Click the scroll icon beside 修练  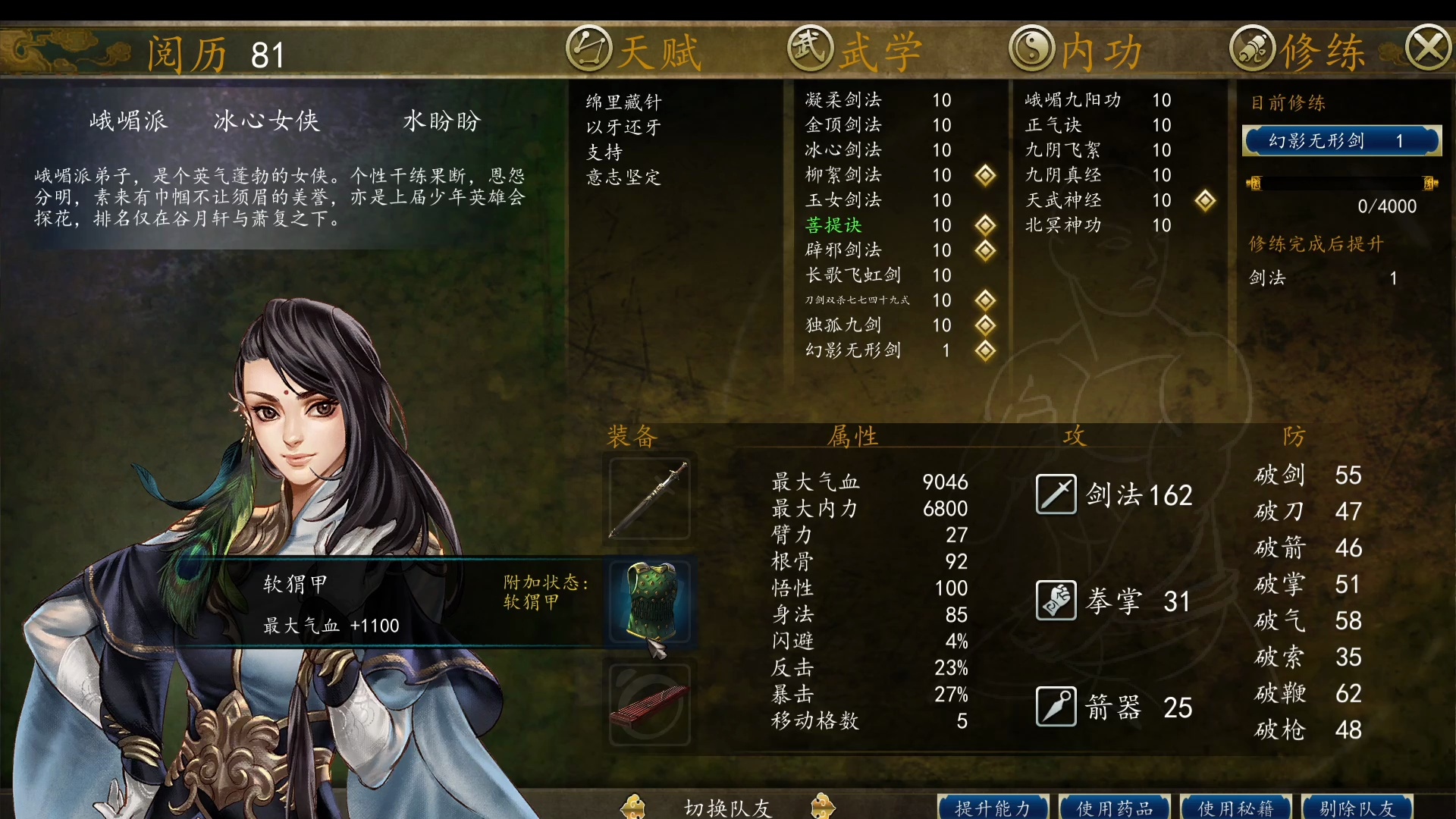pos(1253,47)
